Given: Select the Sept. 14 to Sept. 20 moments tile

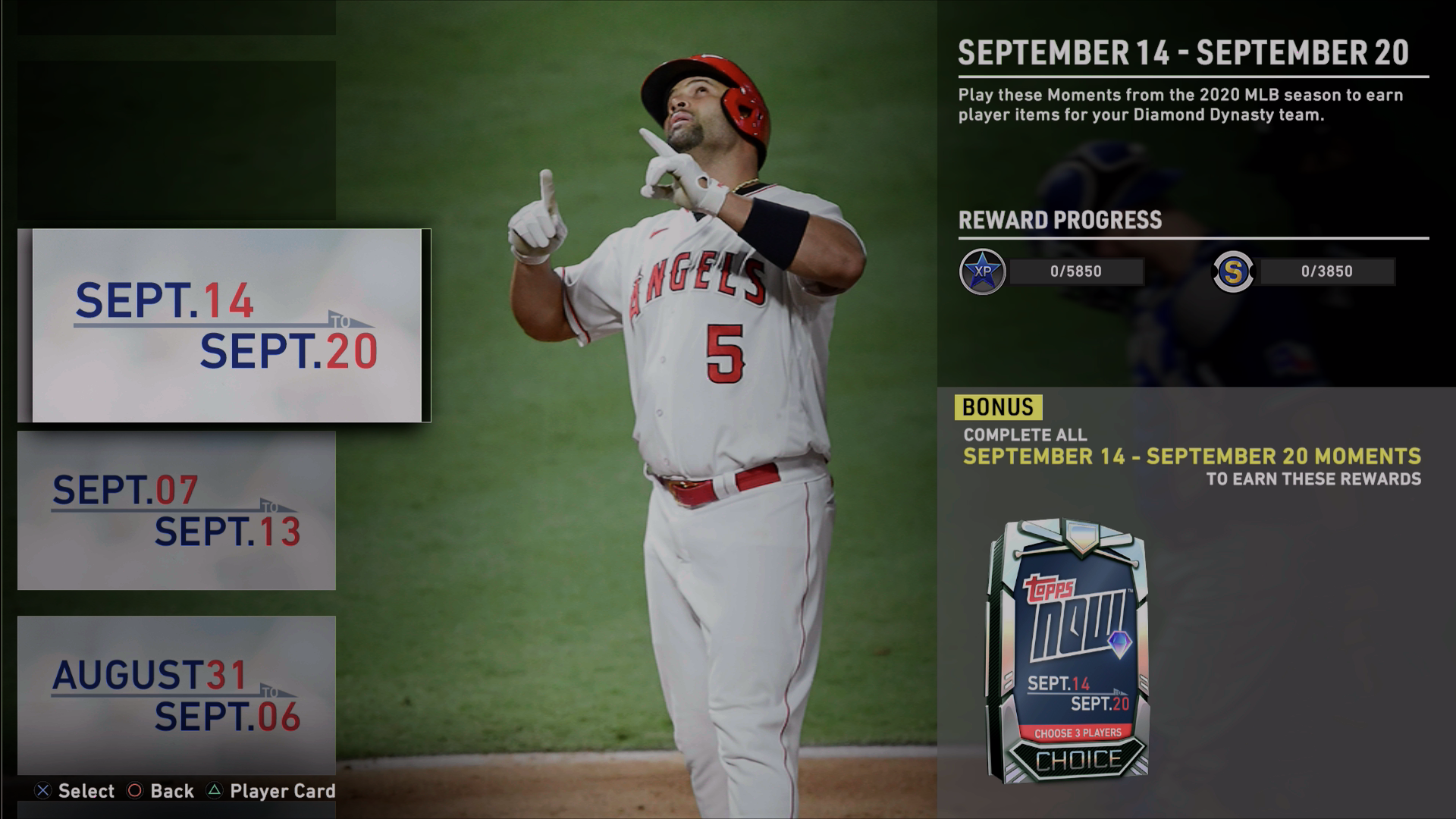Looking at the screenshot, I should 225,325.
